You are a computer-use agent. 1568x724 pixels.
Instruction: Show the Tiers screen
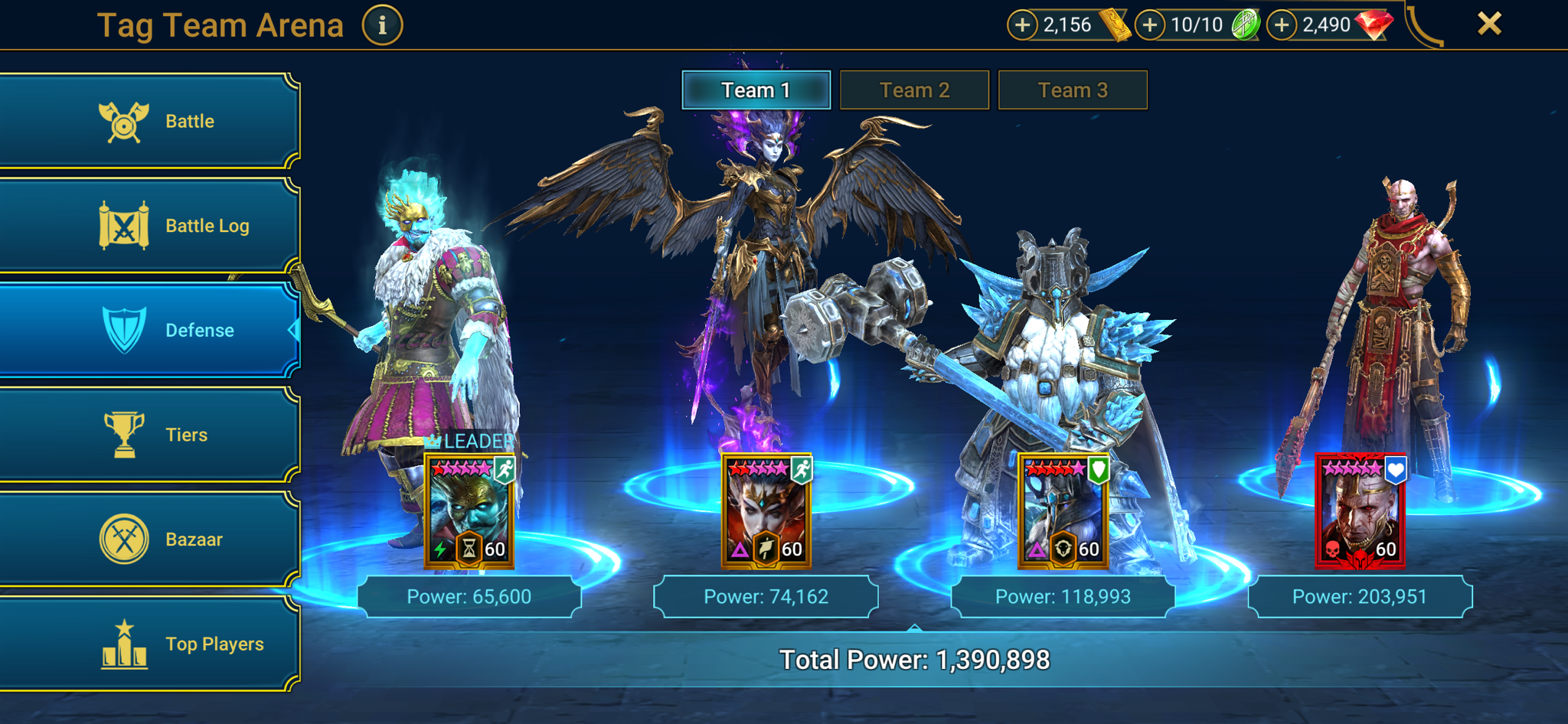tap(149, 435)
